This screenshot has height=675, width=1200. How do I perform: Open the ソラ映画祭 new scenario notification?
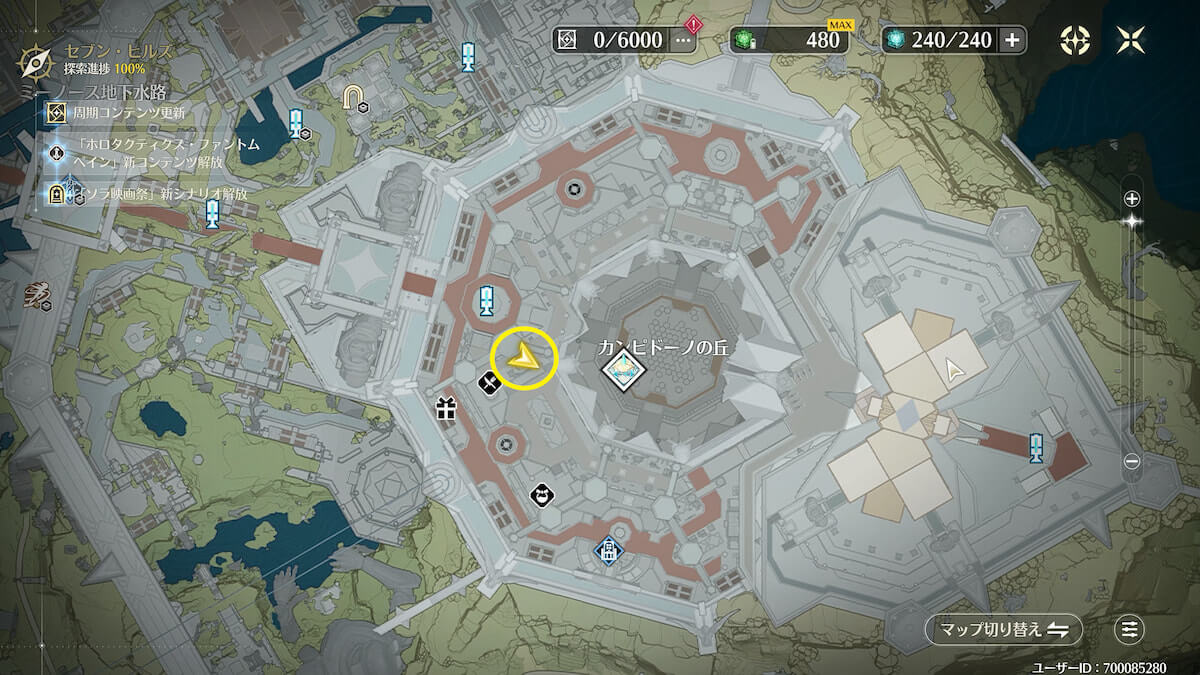[150, 193]
